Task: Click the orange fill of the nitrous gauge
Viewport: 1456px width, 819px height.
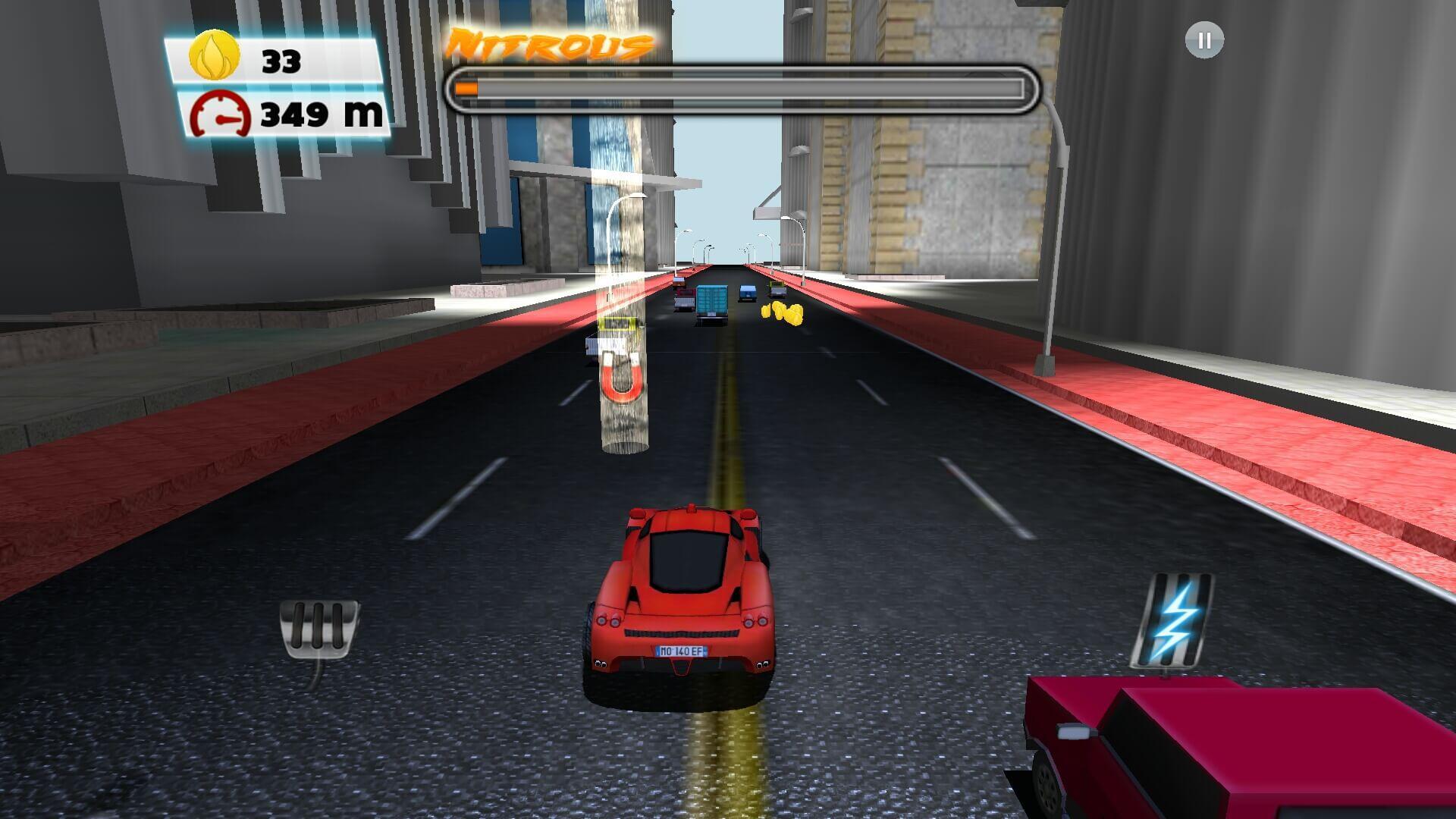Action: click(466, 89)
